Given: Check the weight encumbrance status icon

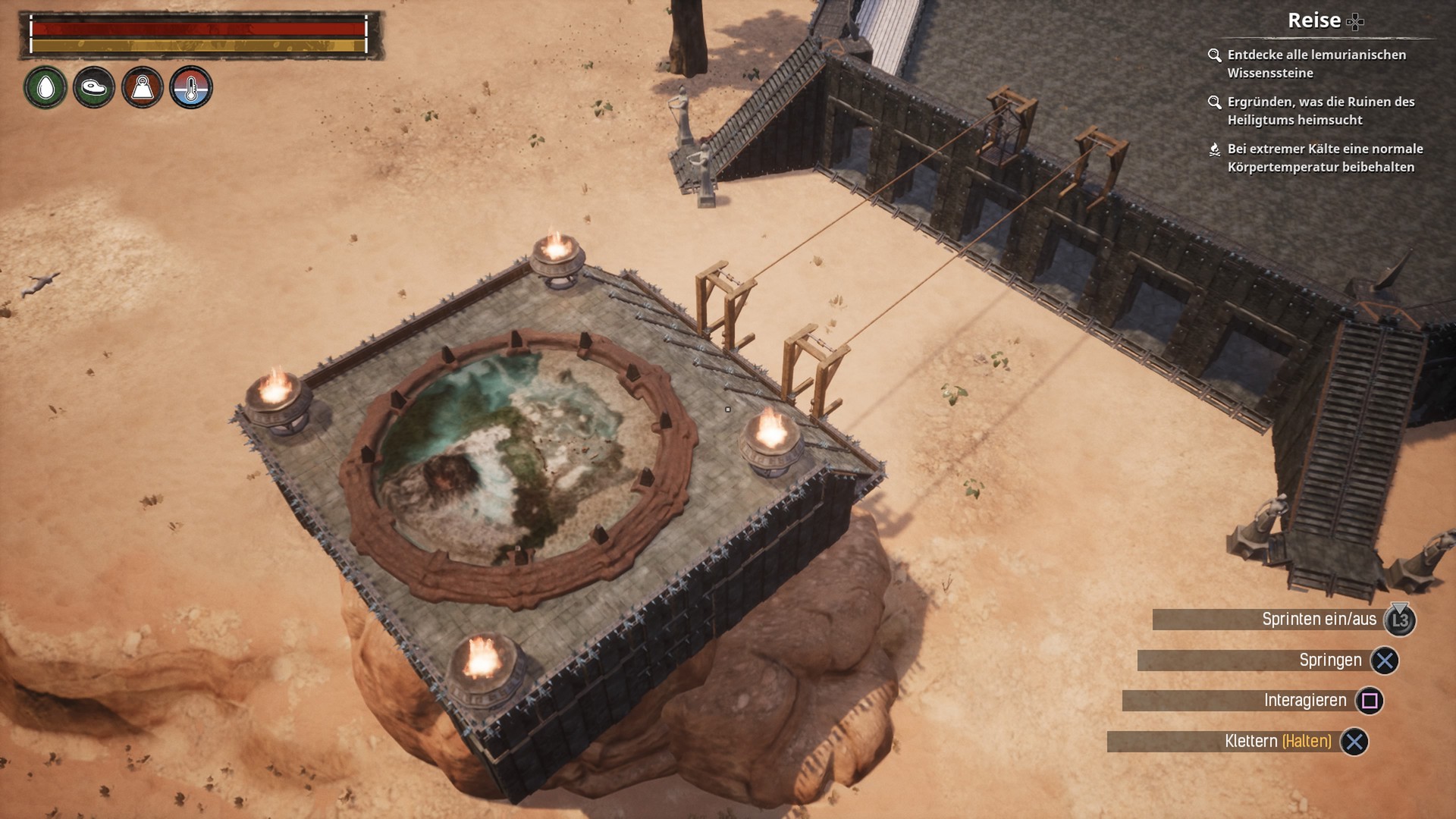Looking at the screenshot, I should click(143, 88).
